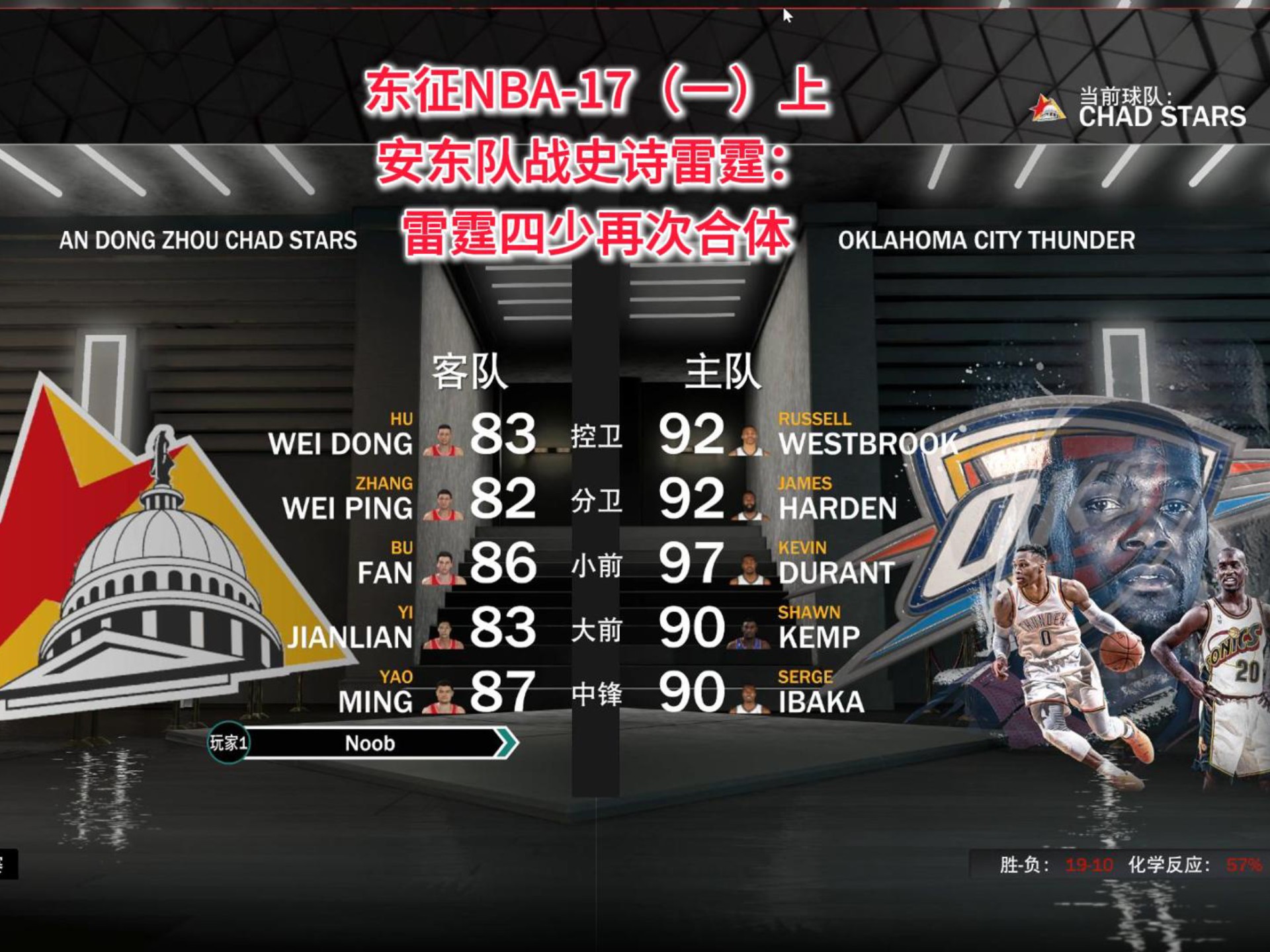Select the An Dong Zhou Chad Stars header
Viewport: 1270px width, 952px height.
pyautogui.click(x=208, y=241)
